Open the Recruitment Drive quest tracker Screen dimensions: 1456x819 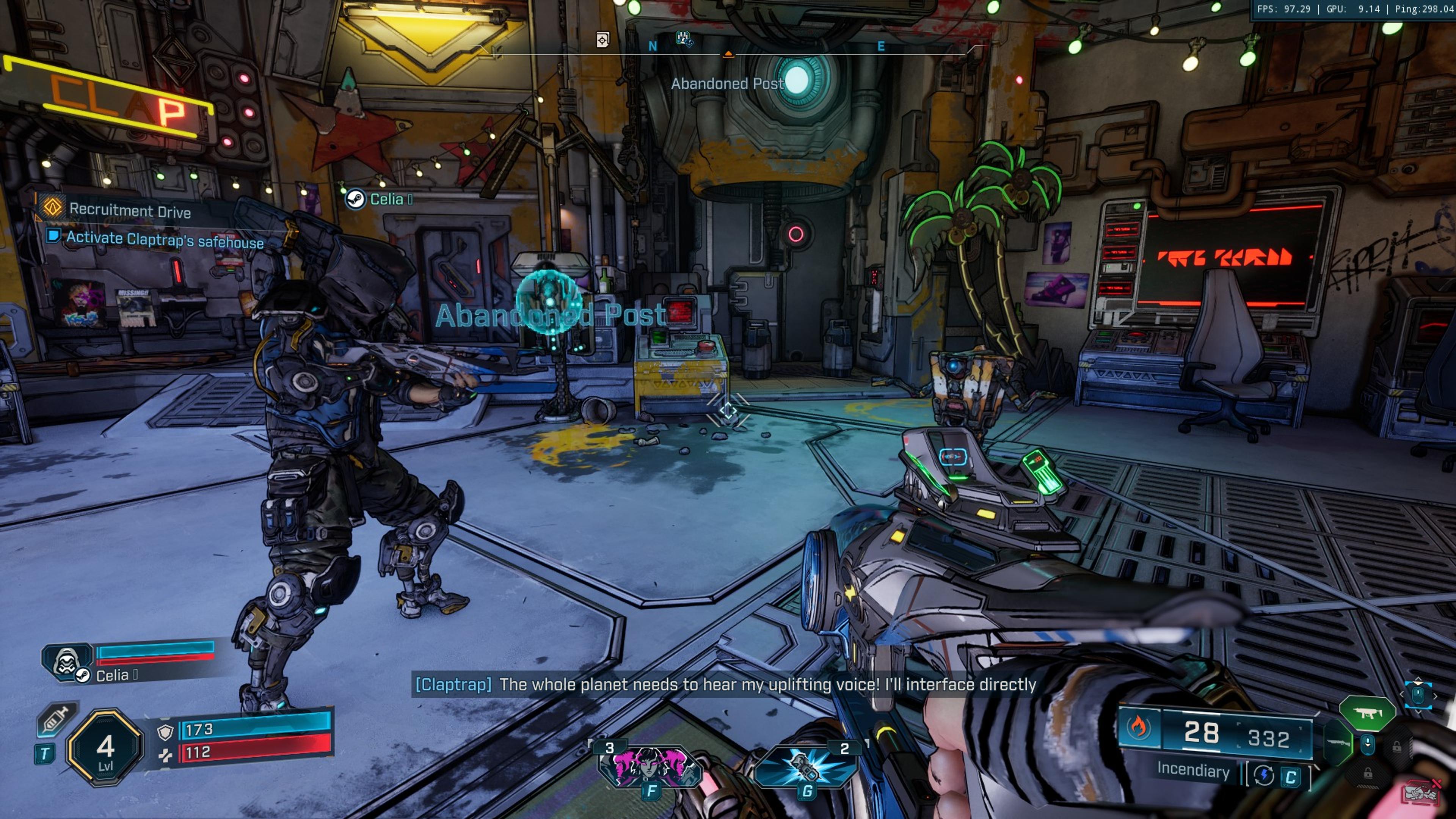pos(129,210)
